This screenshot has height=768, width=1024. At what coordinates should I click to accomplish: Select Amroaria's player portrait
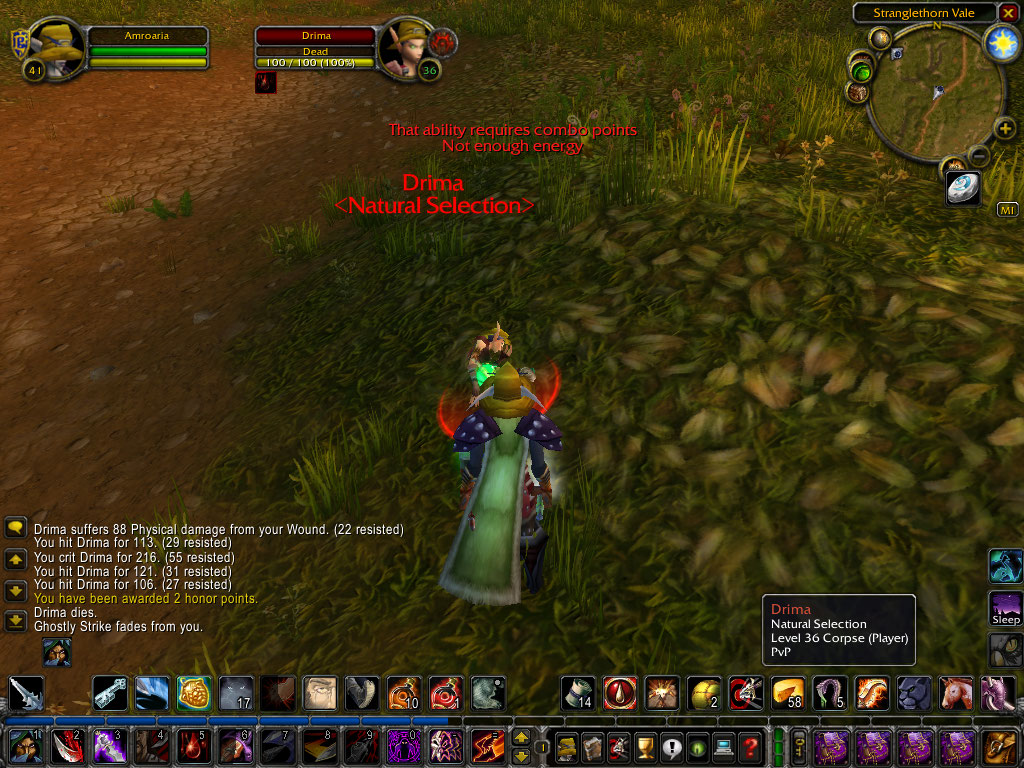pos(52,48)
